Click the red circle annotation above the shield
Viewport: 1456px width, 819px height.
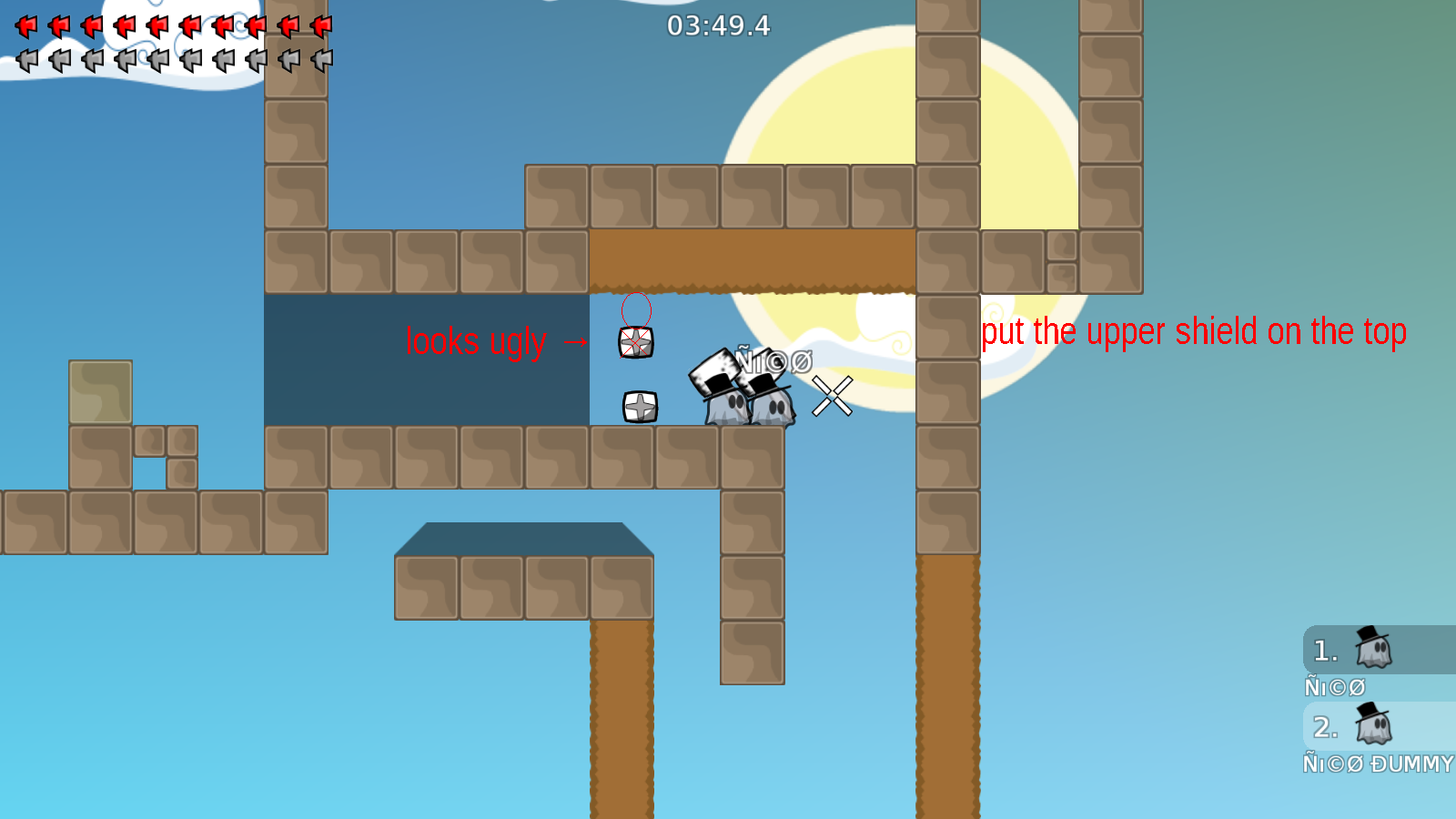(x=636, y=309)
